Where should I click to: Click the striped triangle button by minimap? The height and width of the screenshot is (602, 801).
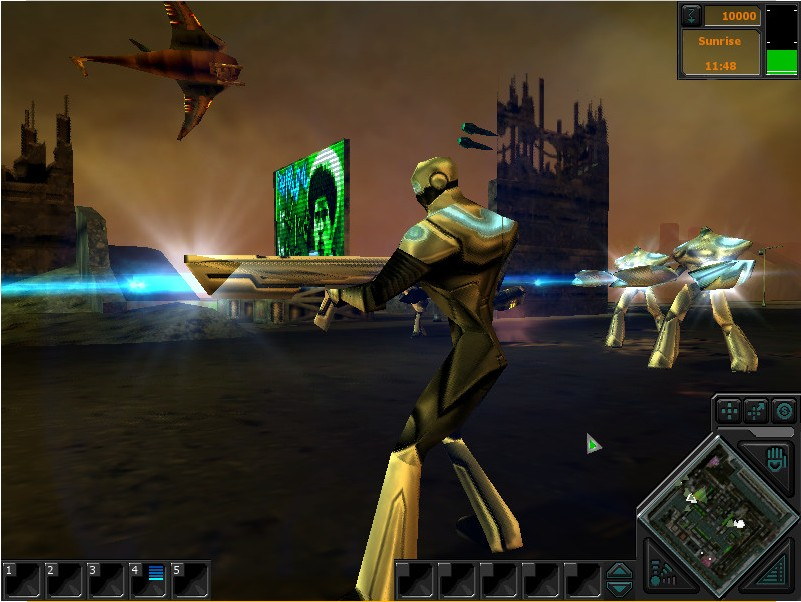click(774, 574)
